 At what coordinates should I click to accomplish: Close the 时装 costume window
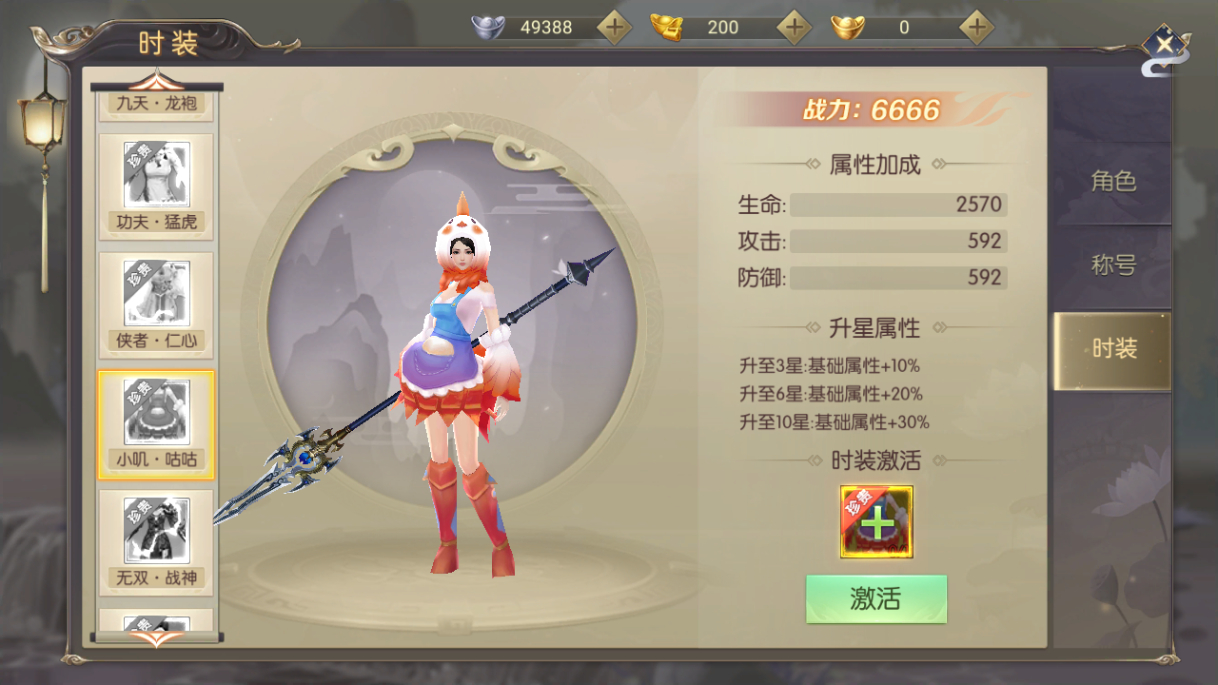[1164, 45]
